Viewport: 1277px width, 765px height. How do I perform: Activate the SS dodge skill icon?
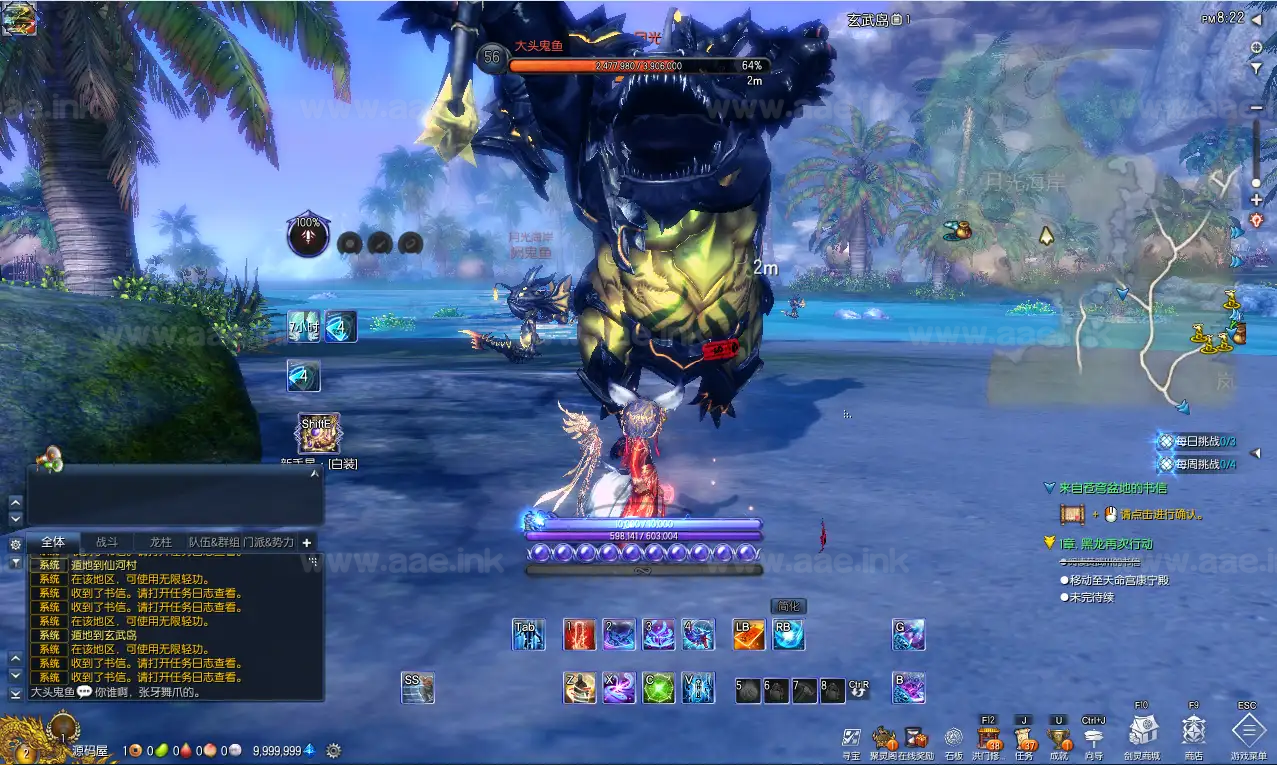click(x=418, y=687)
